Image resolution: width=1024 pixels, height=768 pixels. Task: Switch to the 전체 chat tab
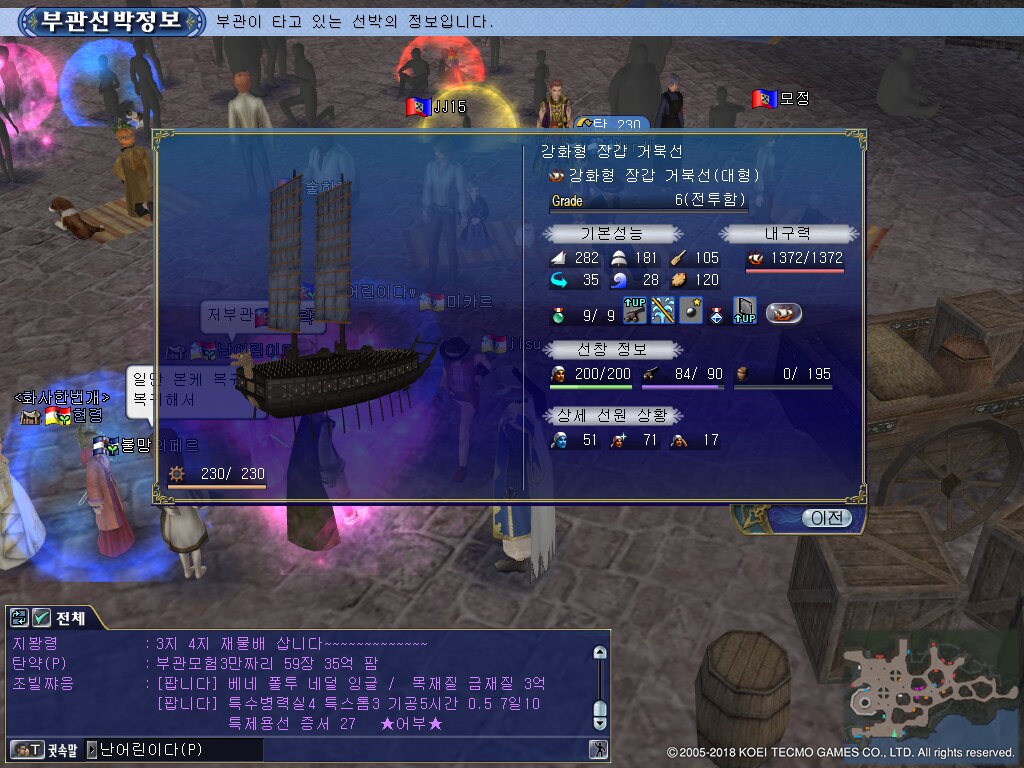(x=70, y=618)
